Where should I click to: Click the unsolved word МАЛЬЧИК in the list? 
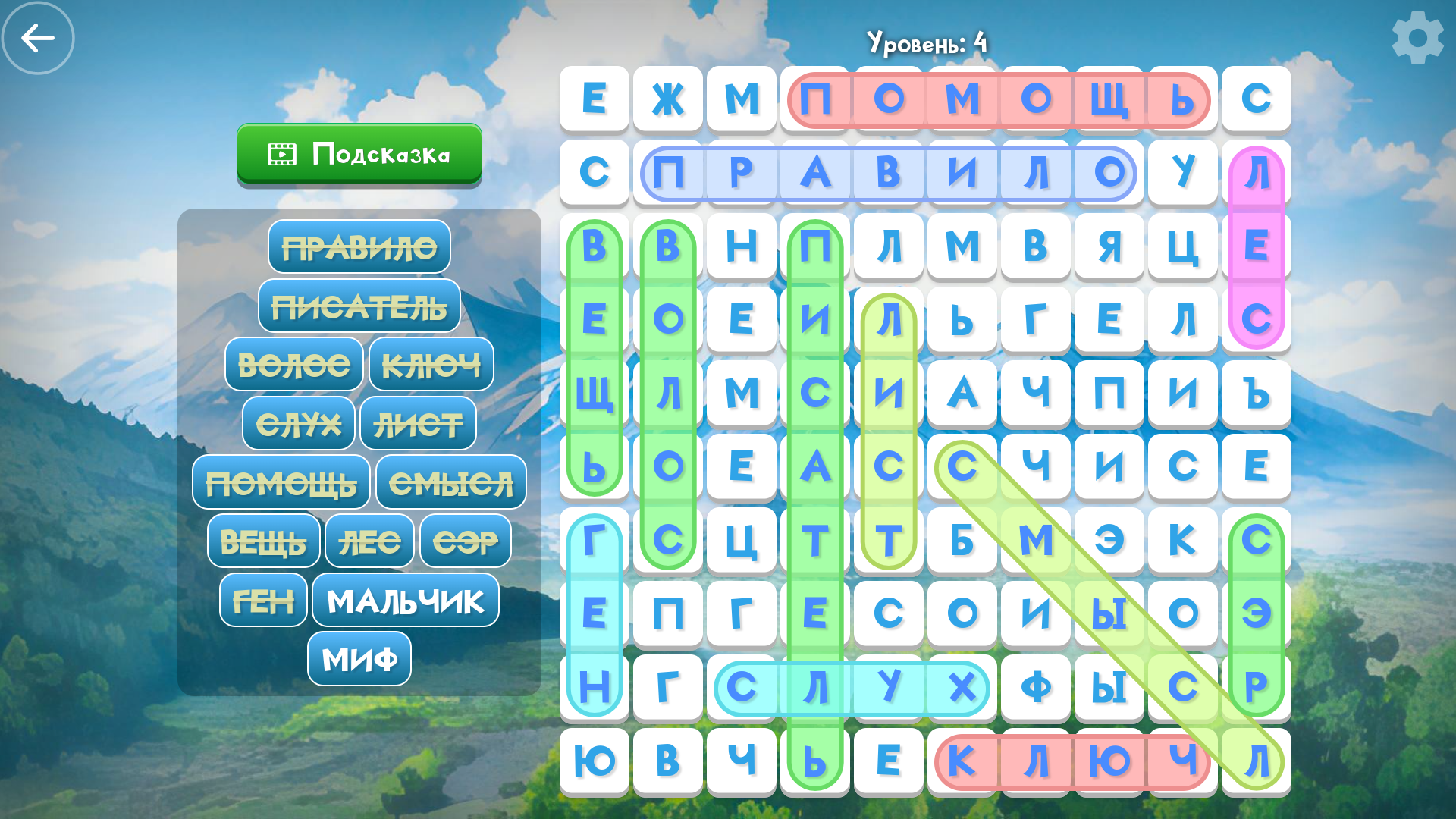tap(404, 600)
